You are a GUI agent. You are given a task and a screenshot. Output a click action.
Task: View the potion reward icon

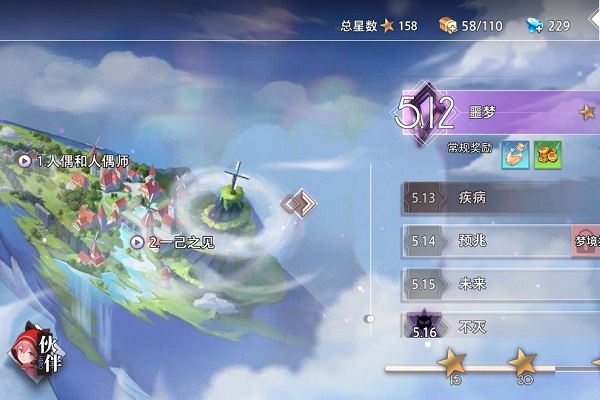(x=517, y=154)
